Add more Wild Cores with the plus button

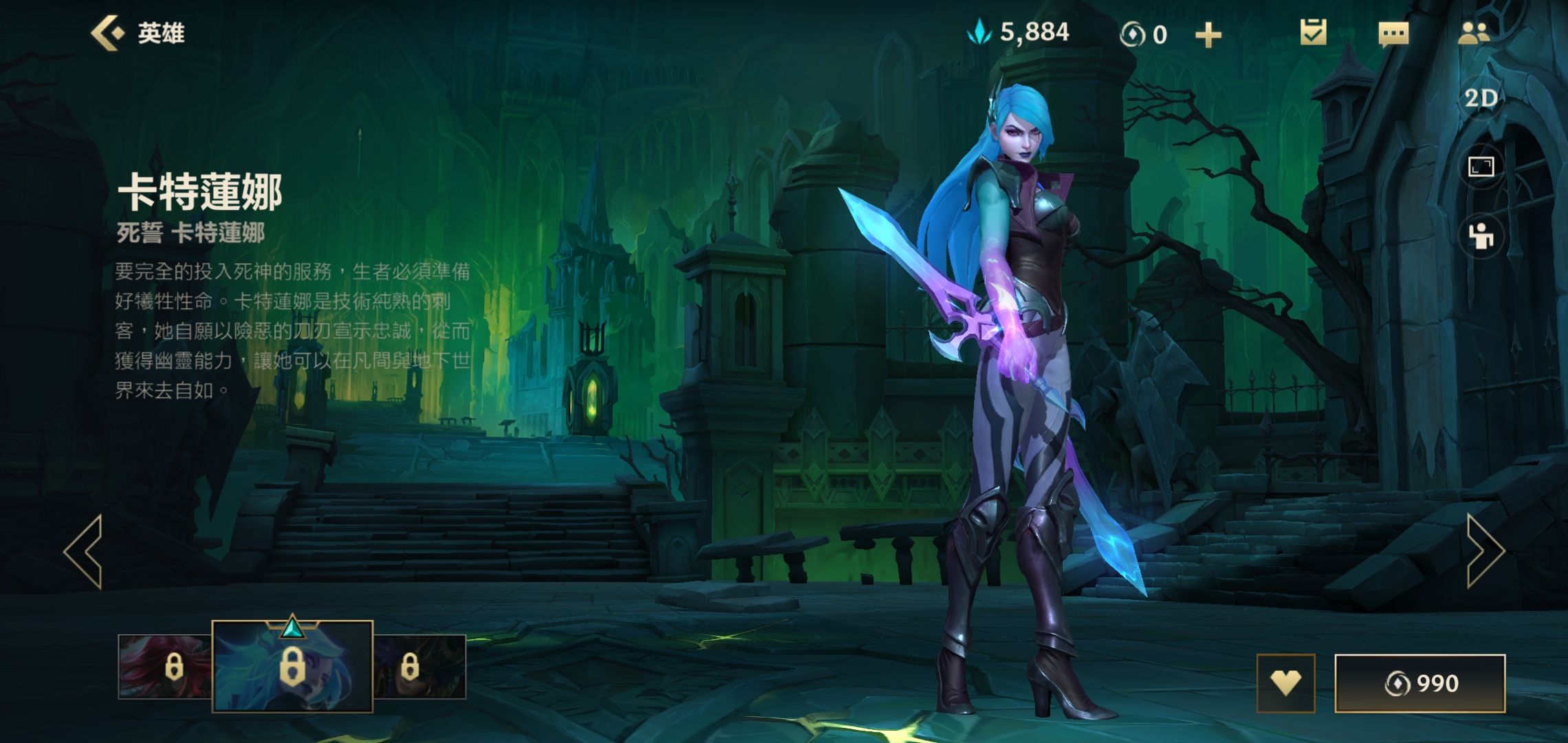pos(1208,34)
